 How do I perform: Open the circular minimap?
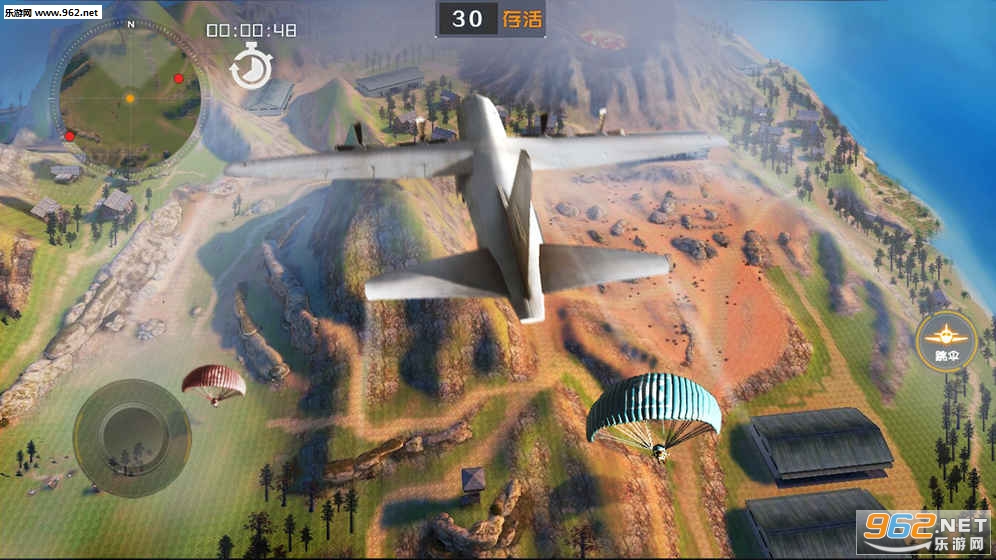128,98
